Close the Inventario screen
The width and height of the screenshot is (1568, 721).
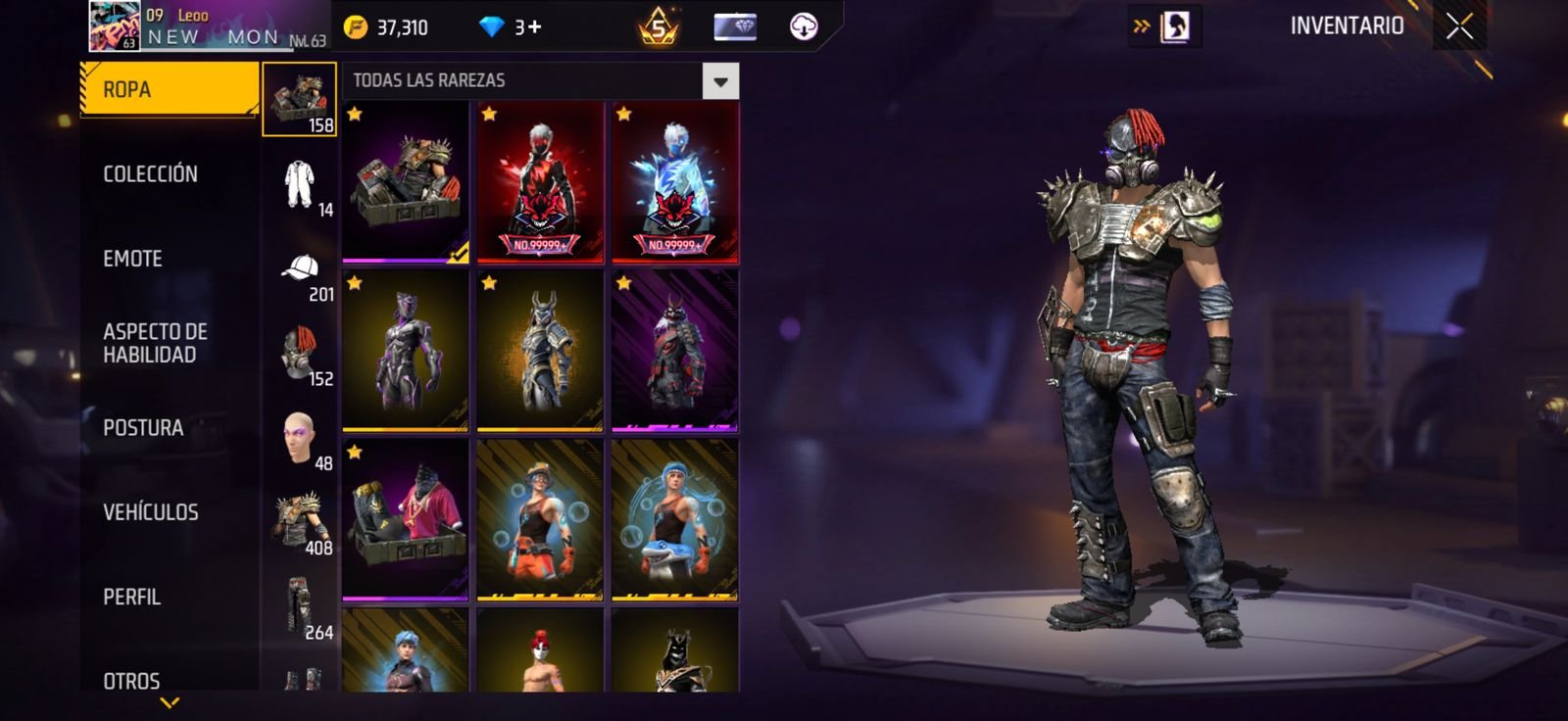point(1459,27)
